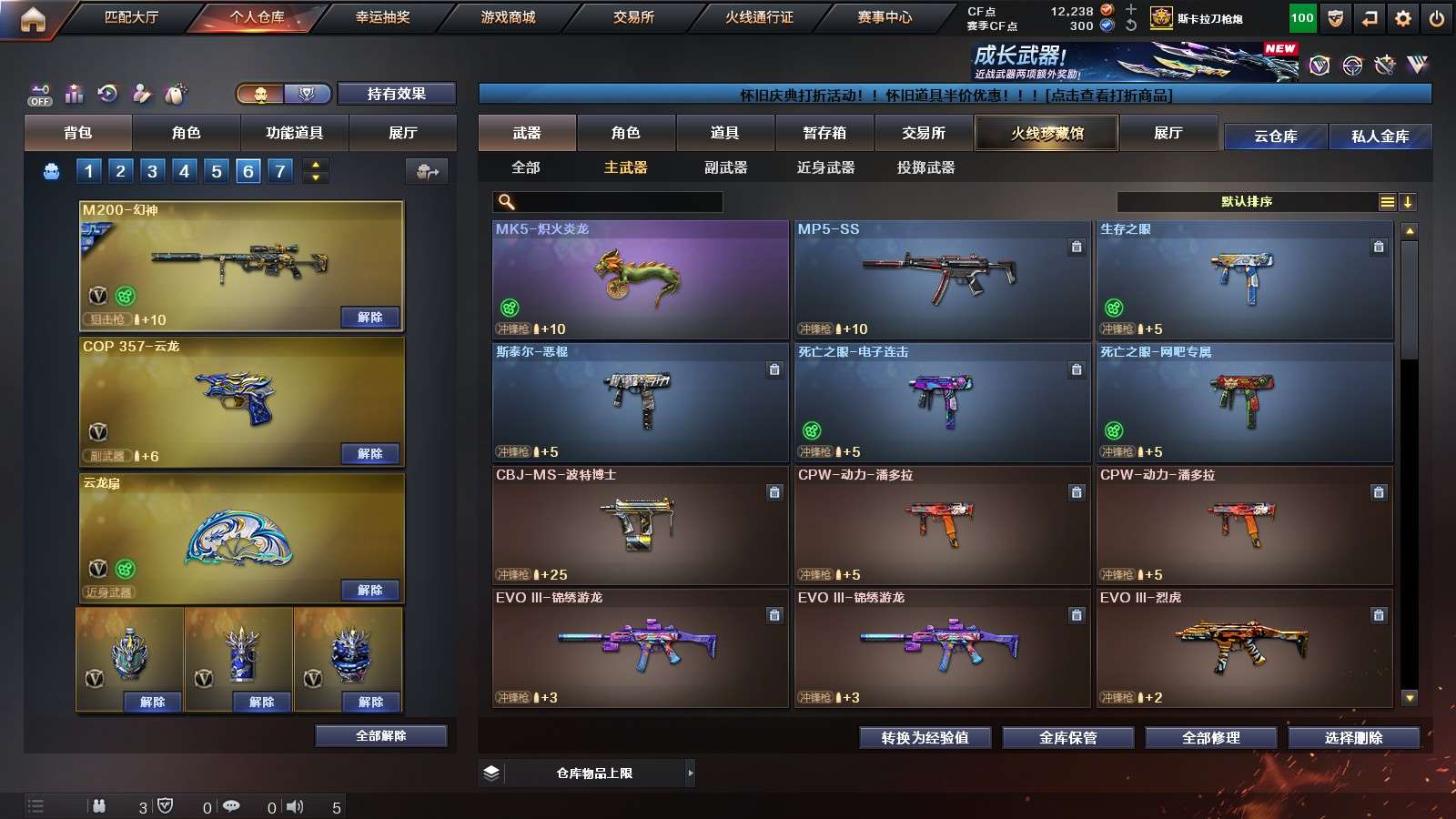
Task: Click the 转换为经验值 button
Action: pyautogui.click(x=925, y=738)
